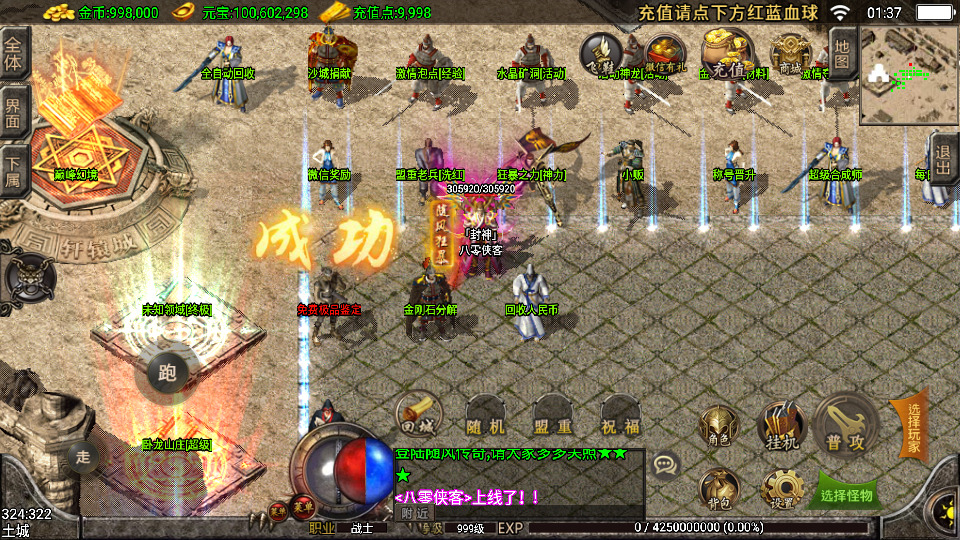Viewport: 960px width, 540px height.
Task: Open the 背包 bag
Action: click(720, 489)
